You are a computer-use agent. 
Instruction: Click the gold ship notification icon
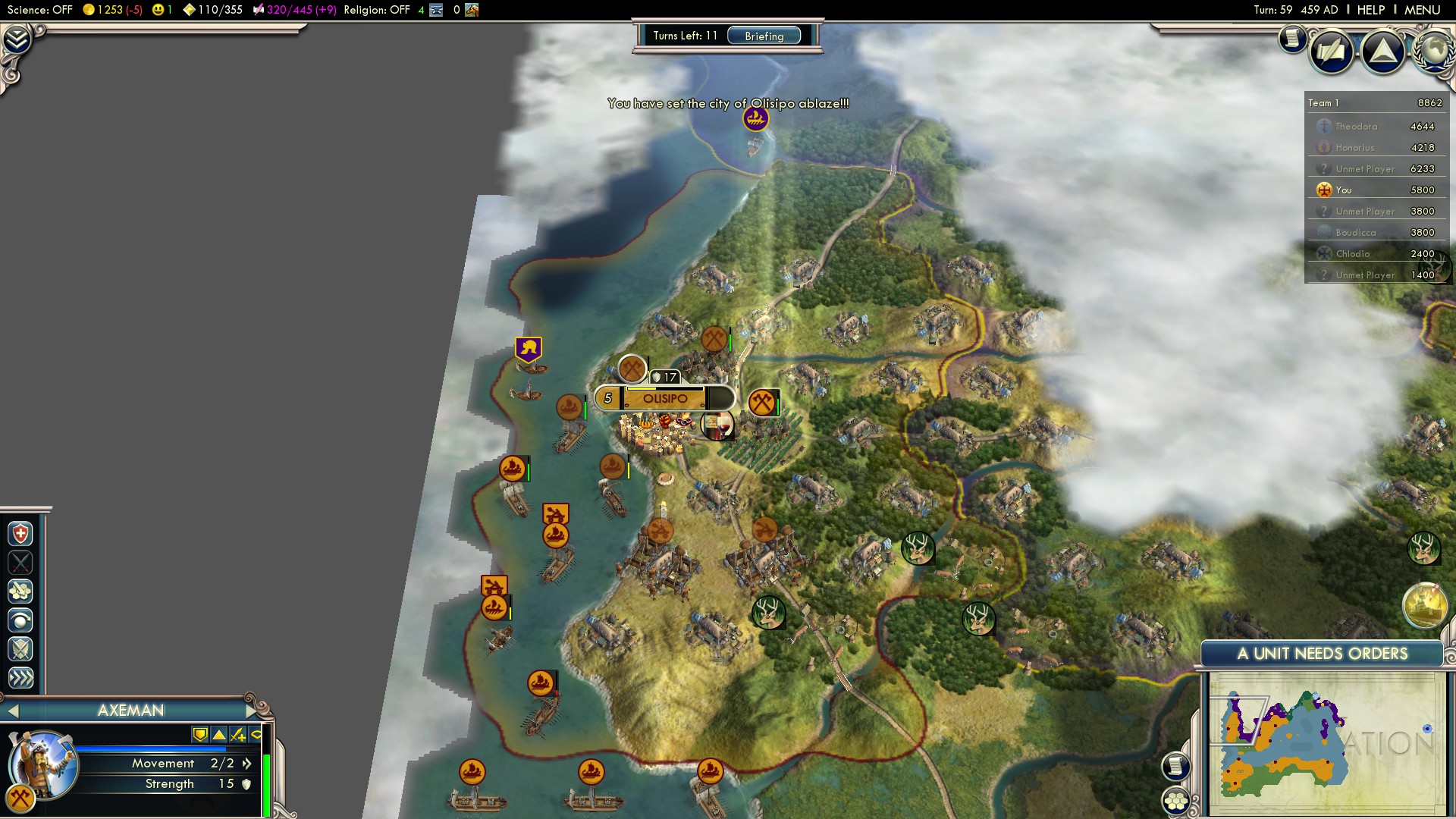(1424, 605)
